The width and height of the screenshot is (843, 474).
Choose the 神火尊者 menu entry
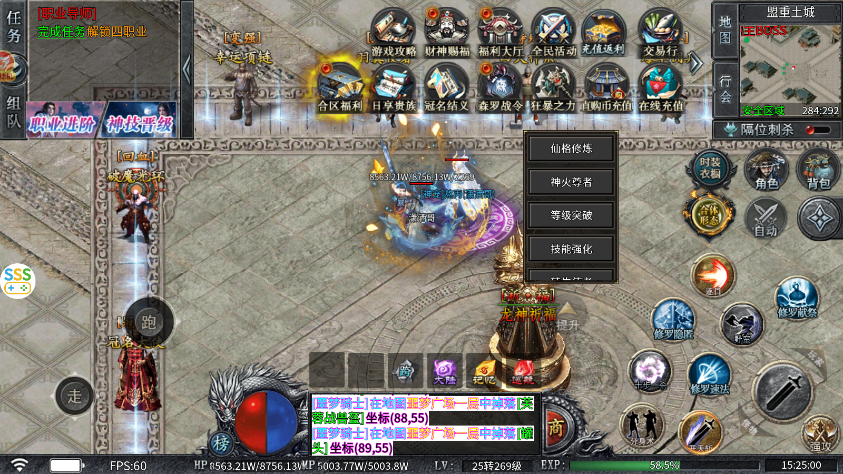pyautogui.click(x=571, y=182)
